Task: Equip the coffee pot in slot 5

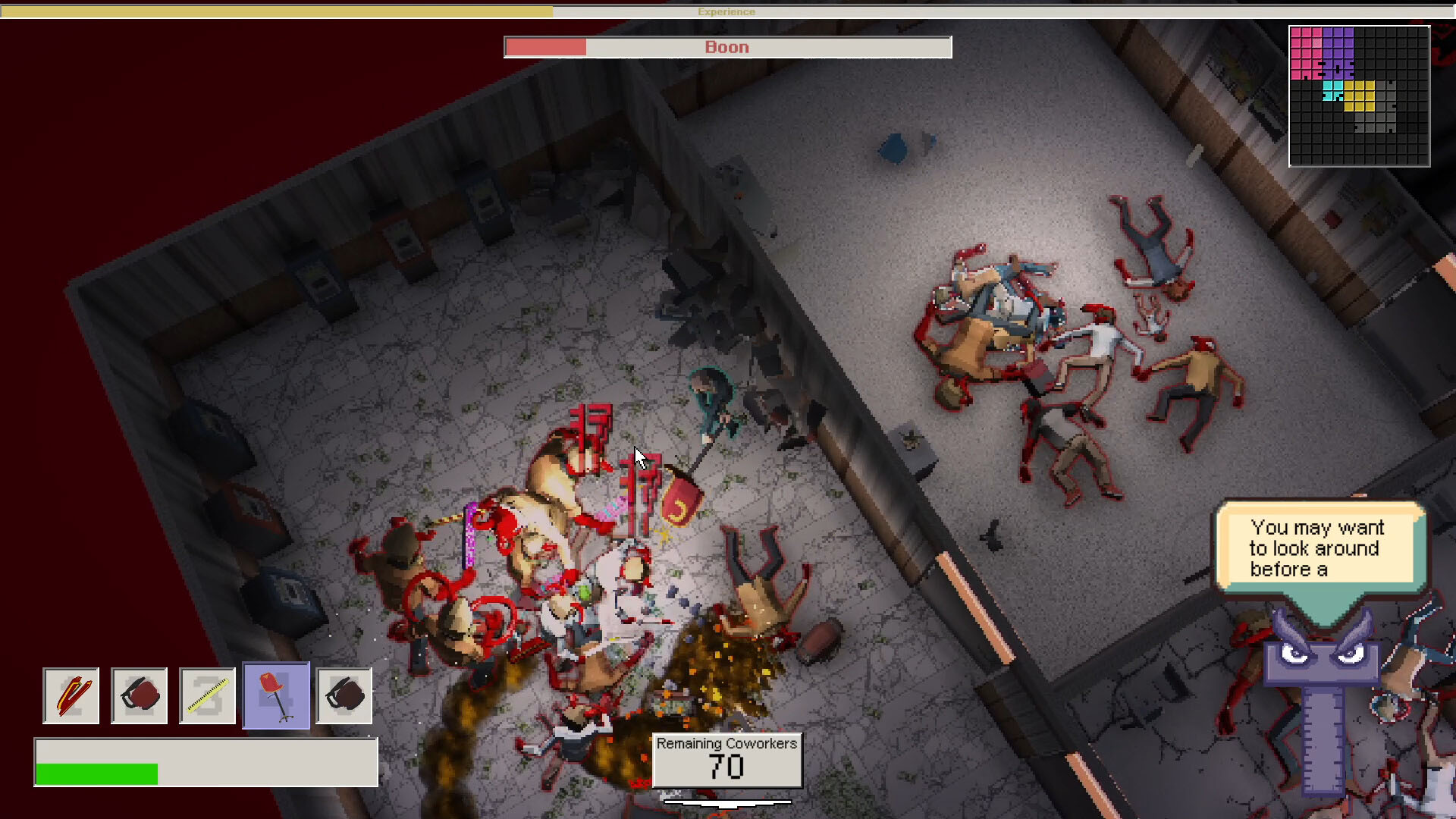Action: click(x=344, y=695)
